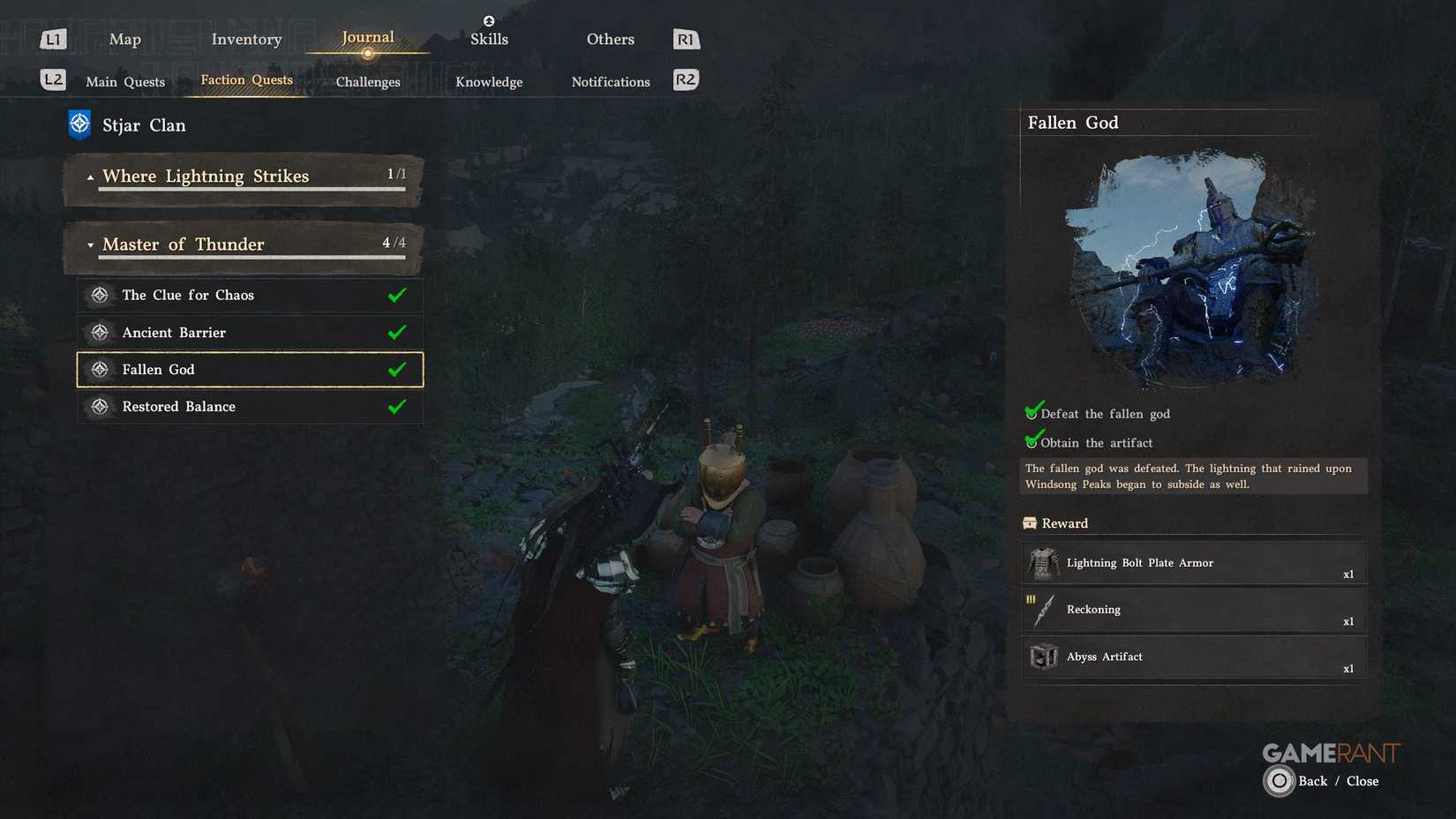Click the green checkmark beside Fallen God

(x=396, y=369)
